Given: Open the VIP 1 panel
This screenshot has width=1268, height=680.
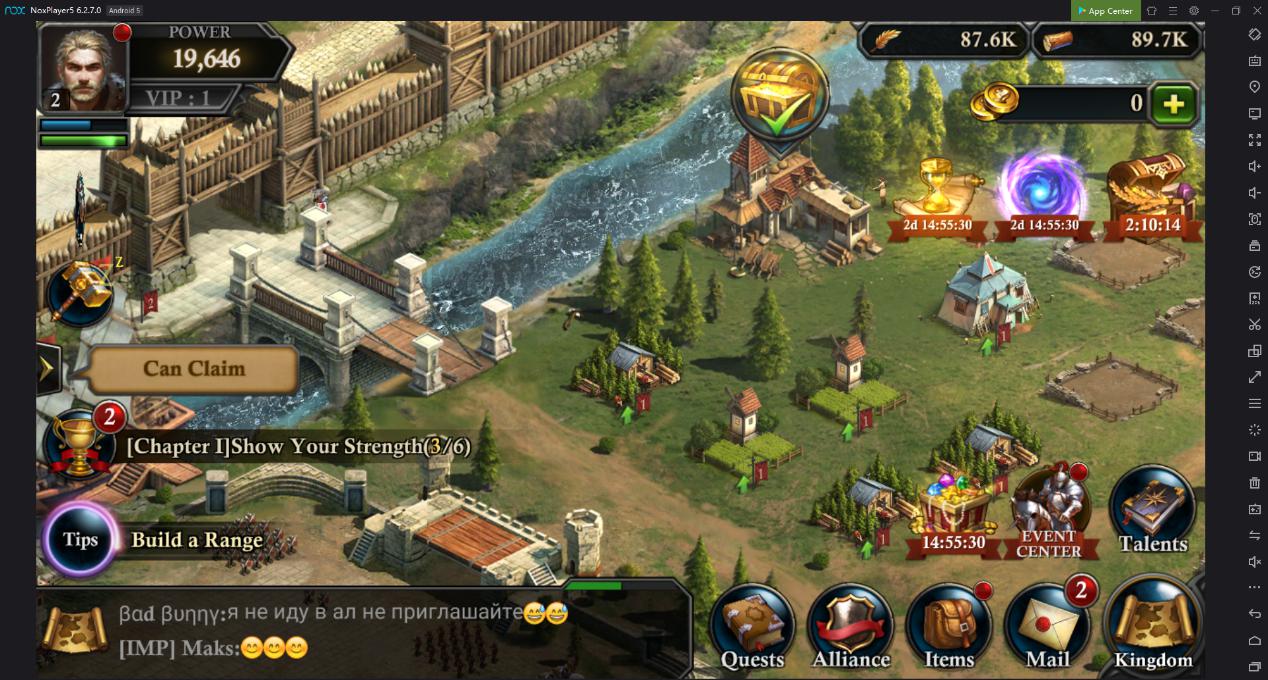Looking at the screenshot, I should [178, 98].
